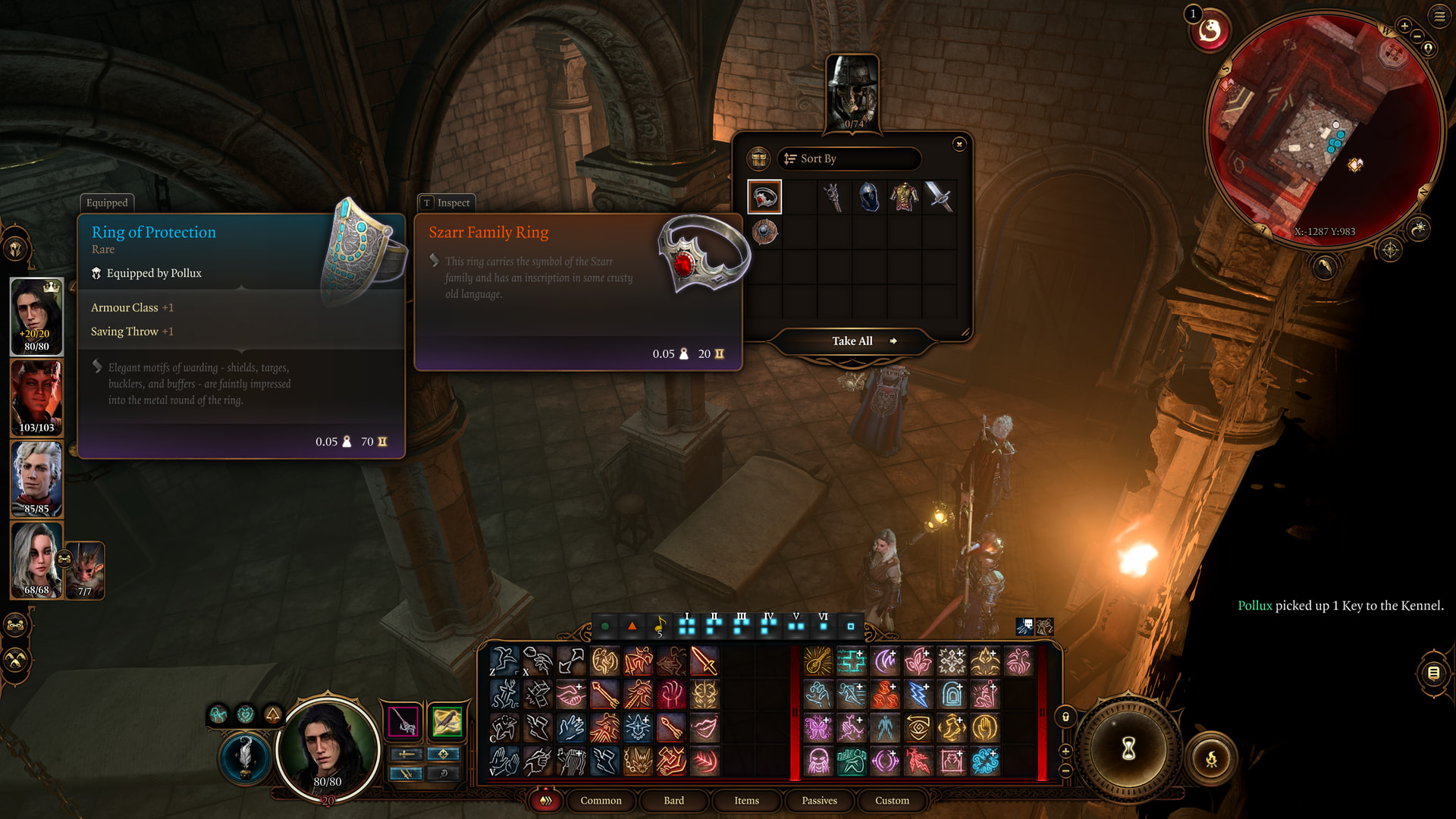Select the silver-haired woman party portrait

(x=36, y=560)
